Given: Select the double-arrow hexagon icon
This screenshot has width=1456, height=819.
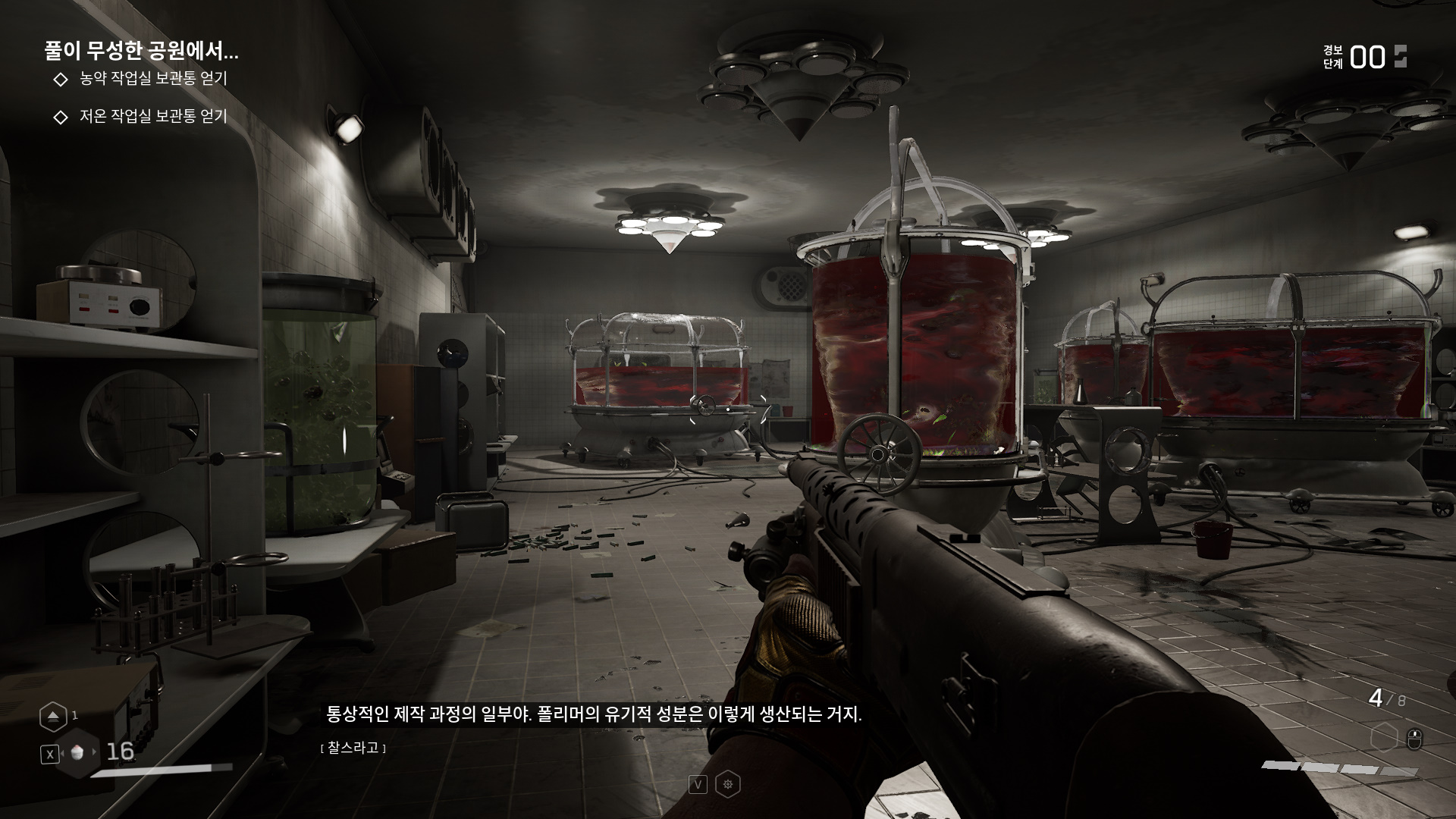Looking at the screenshot, I should (53, 716).
